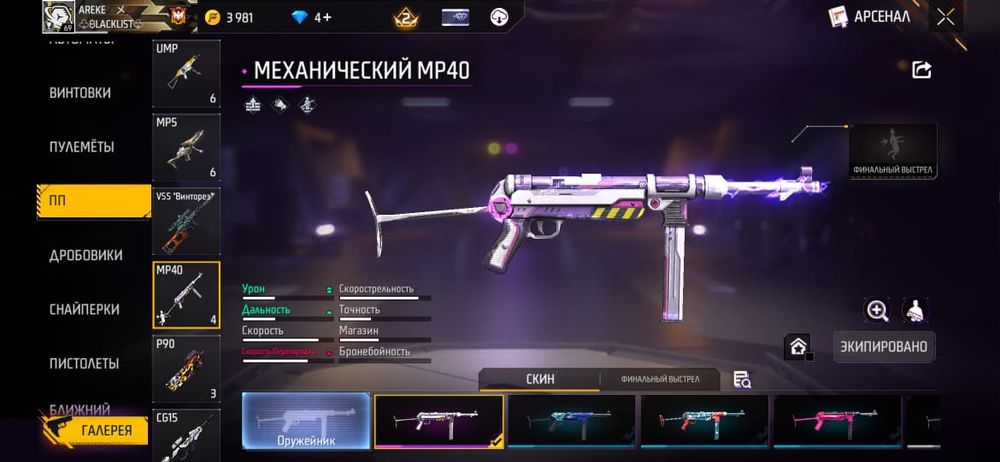1000x462 pixels.
Task: Switch to the Пулемёты category
Action: coord(82,147)
